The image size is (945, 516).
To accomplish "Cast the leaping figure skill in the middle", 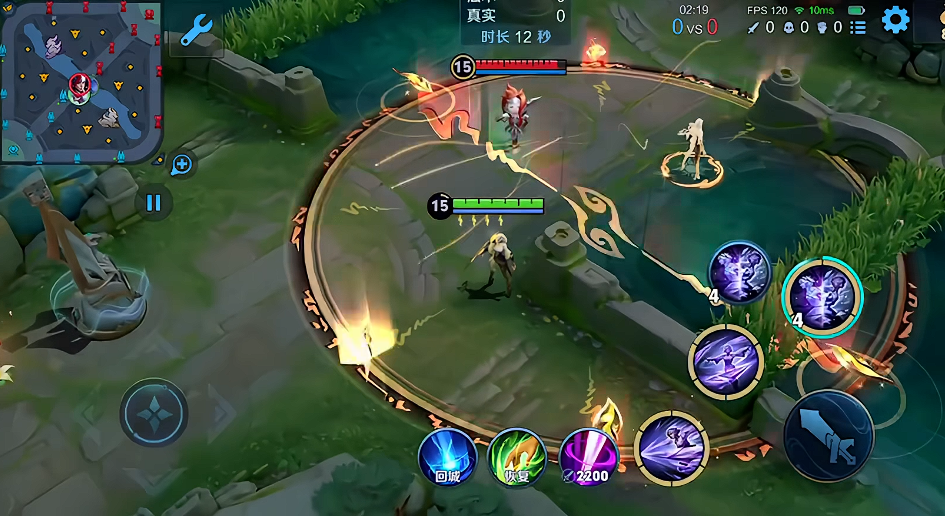I will 727,358.
